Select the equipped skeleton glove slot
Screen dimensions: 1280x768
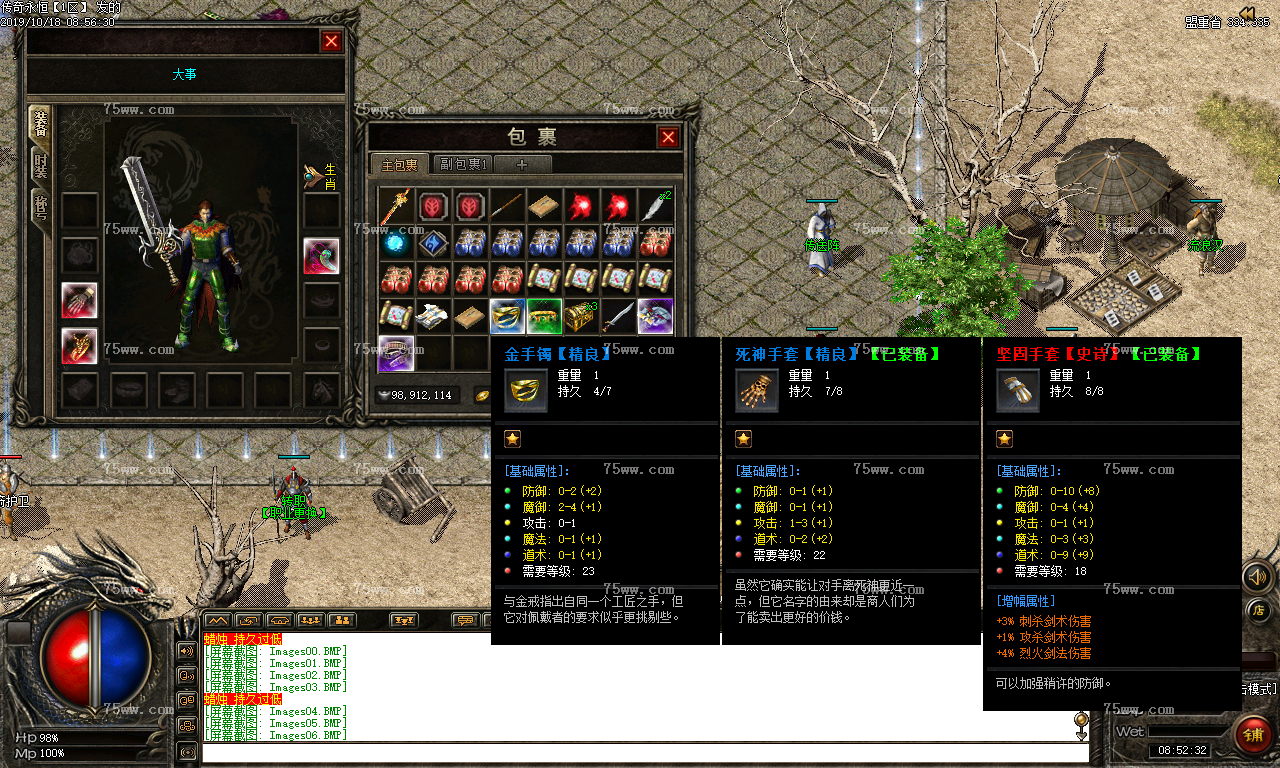[80, 345]
